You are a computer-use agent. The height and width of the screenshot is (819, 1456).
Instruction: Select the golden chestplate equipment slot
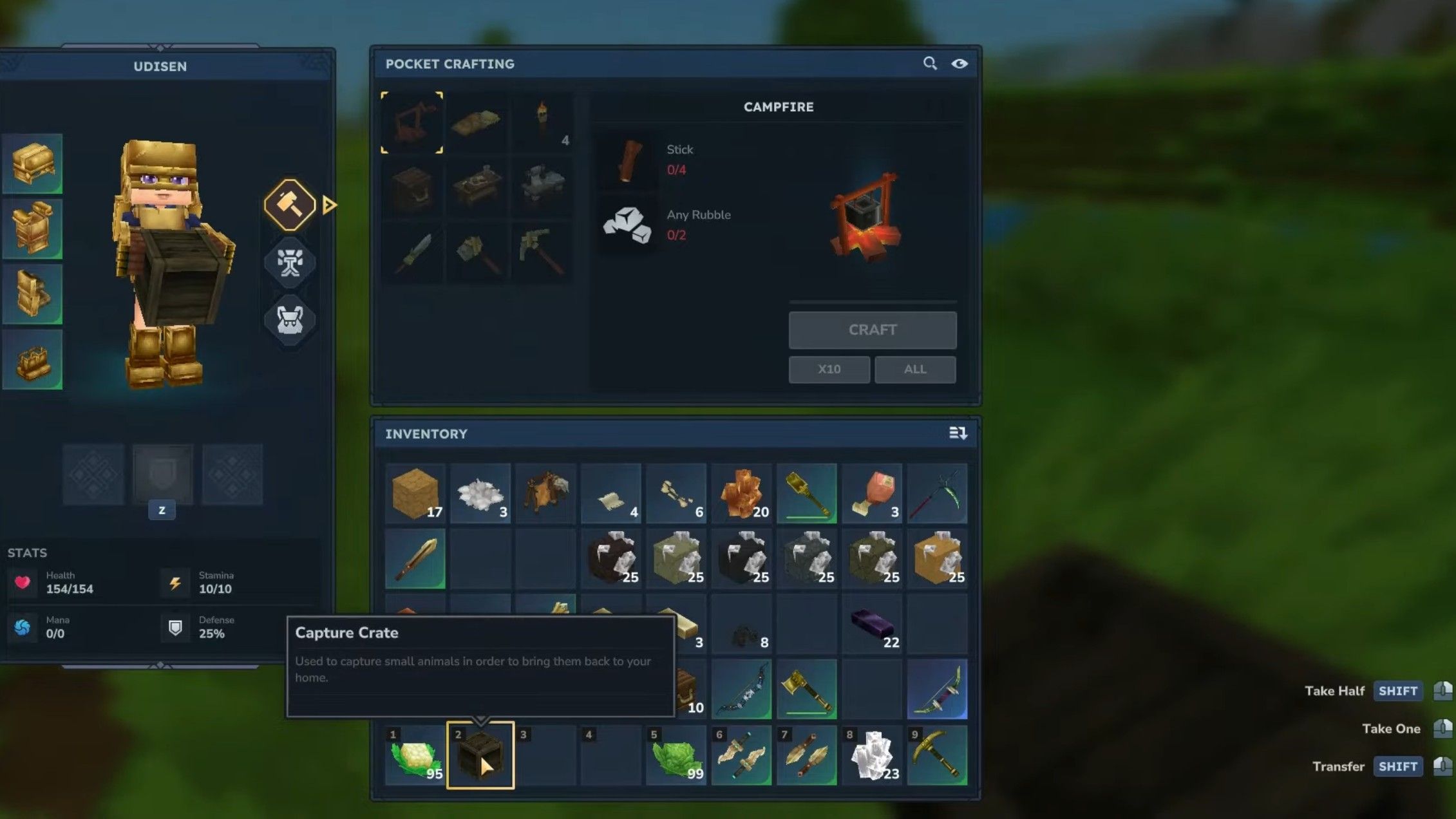tap(32, 229)
